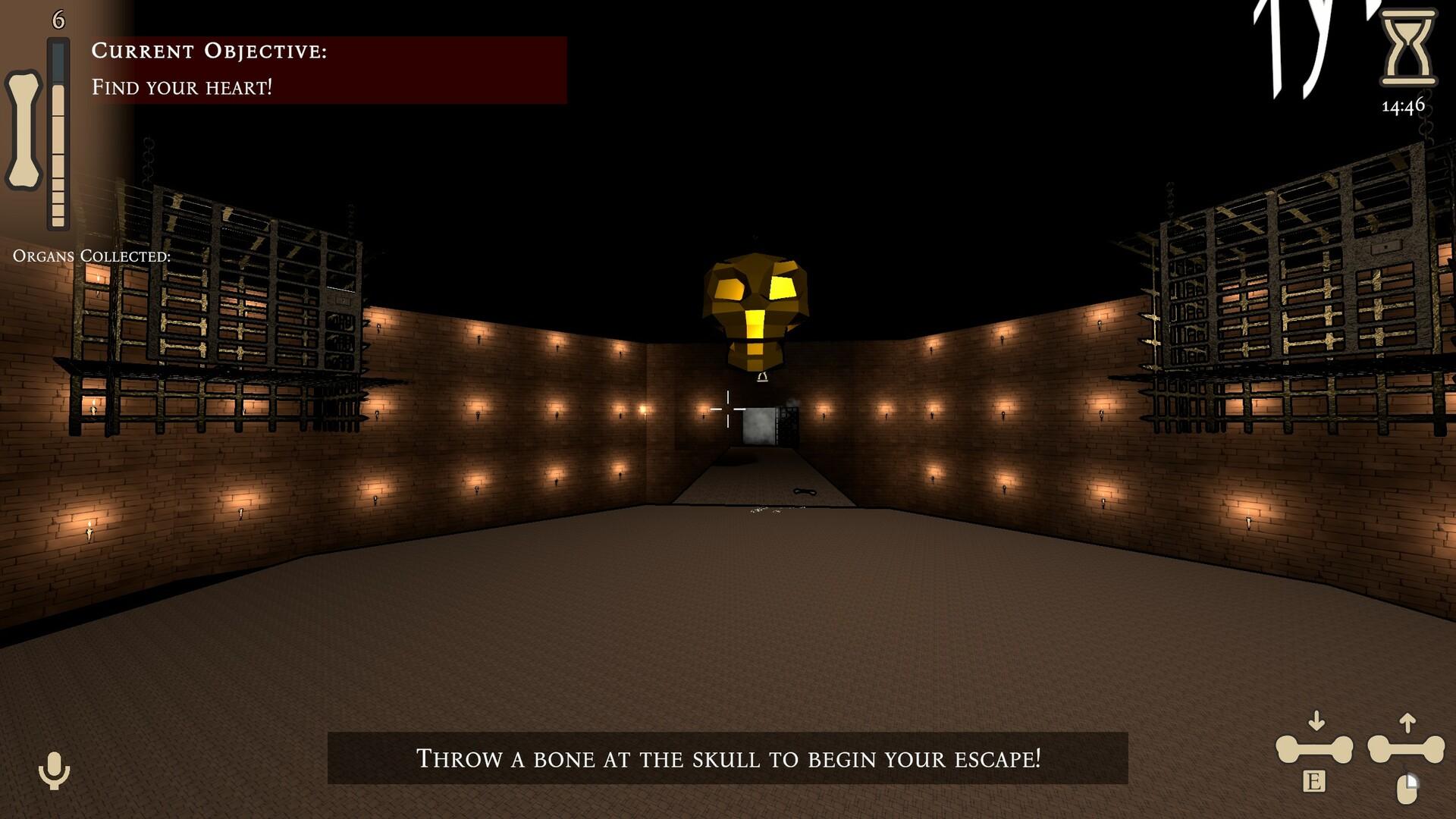Select the Organs Collected label
The width and height of the screenshot is (1456, 819).
click(x=91, y=256)
